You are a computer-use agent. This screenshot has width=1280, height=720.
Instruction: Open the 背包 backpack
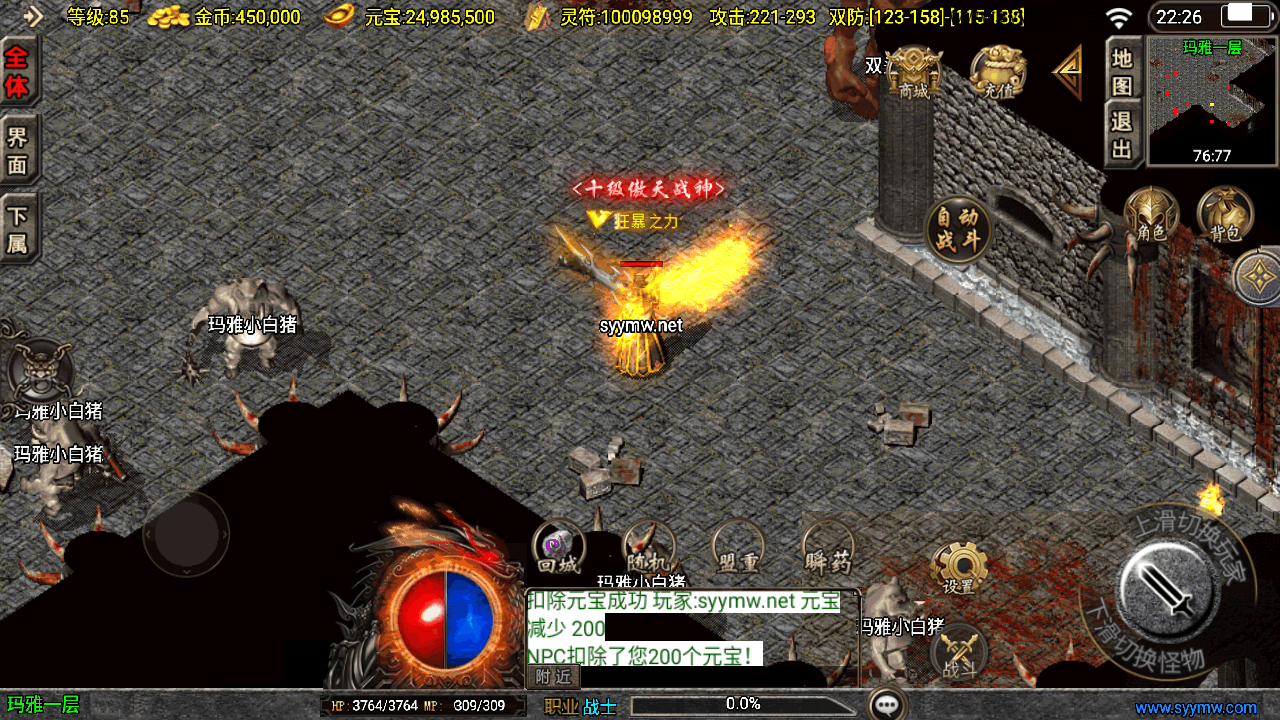tap(1225, 215)
